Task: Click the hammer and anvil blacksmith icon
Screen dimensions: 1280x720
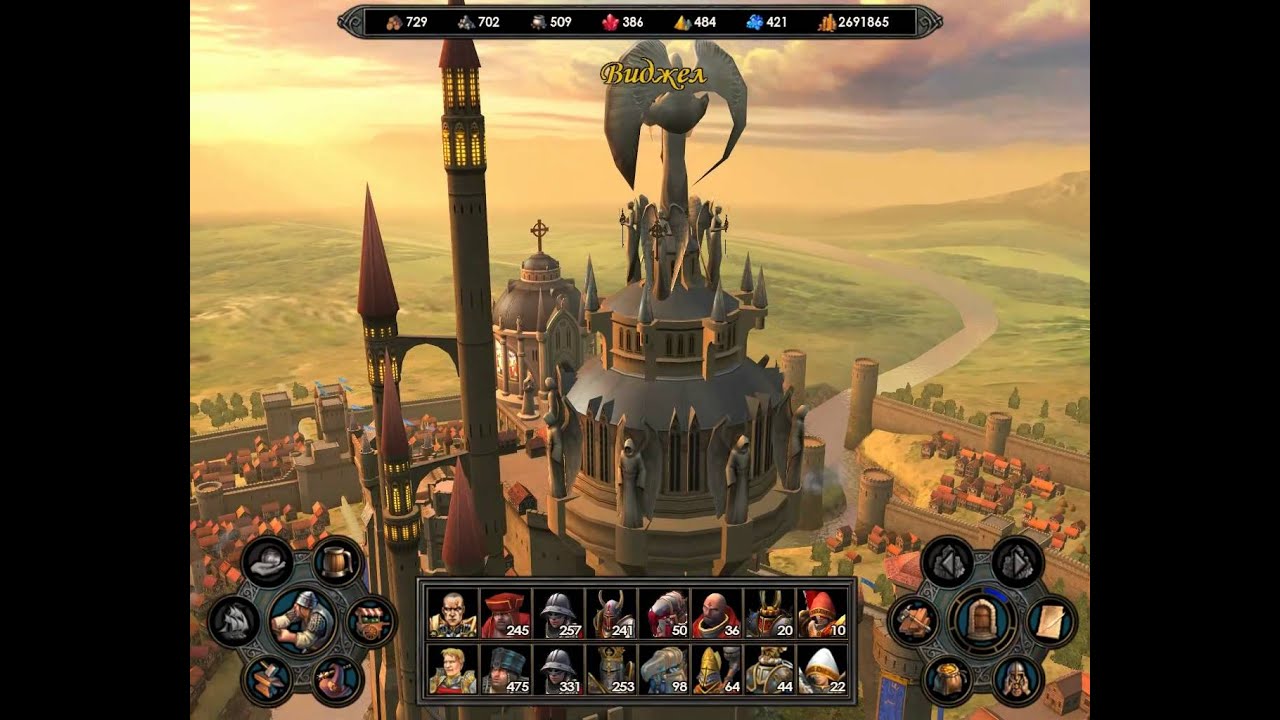Action: pos(268,680)
